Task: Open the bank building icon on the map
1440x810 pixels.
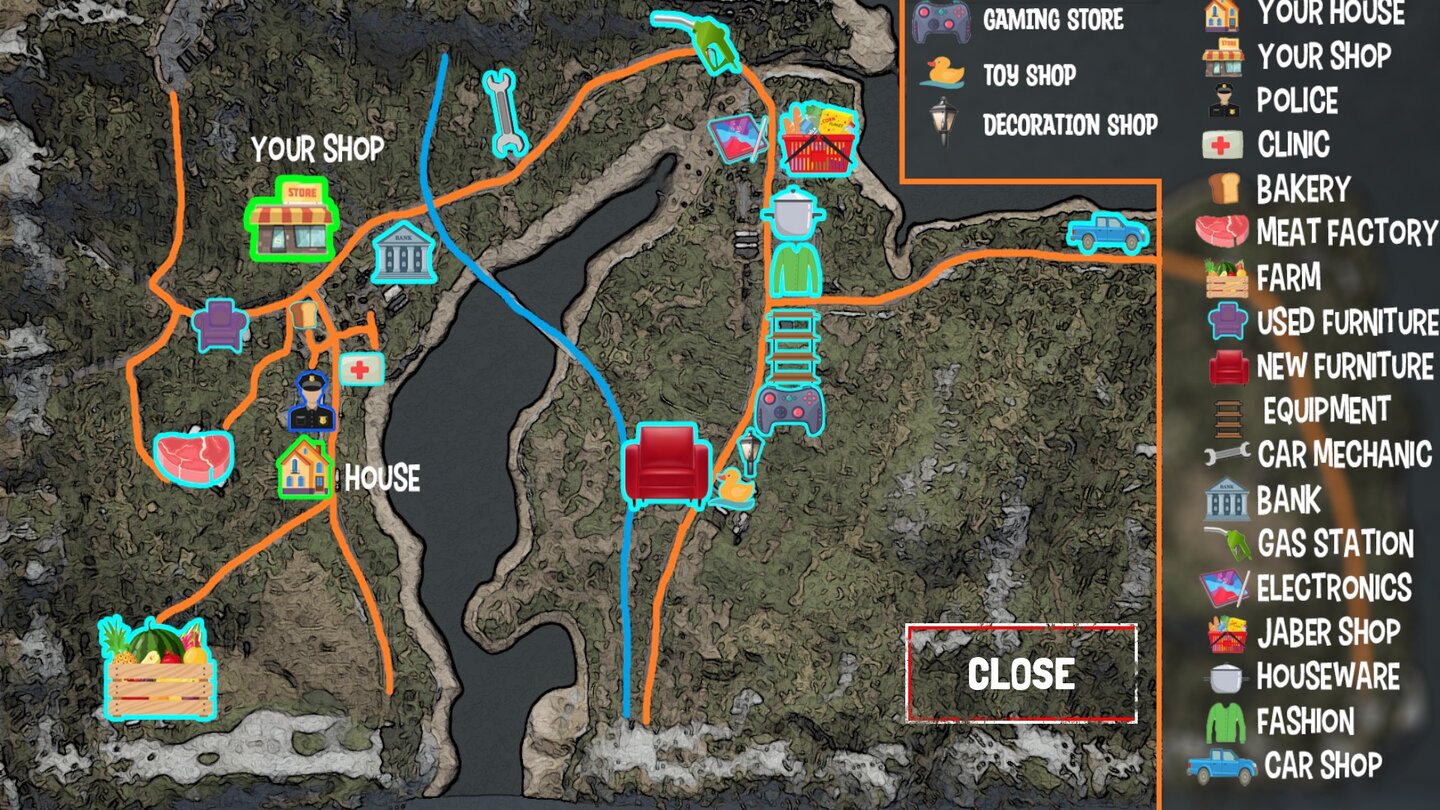Action: pos(404,254)
